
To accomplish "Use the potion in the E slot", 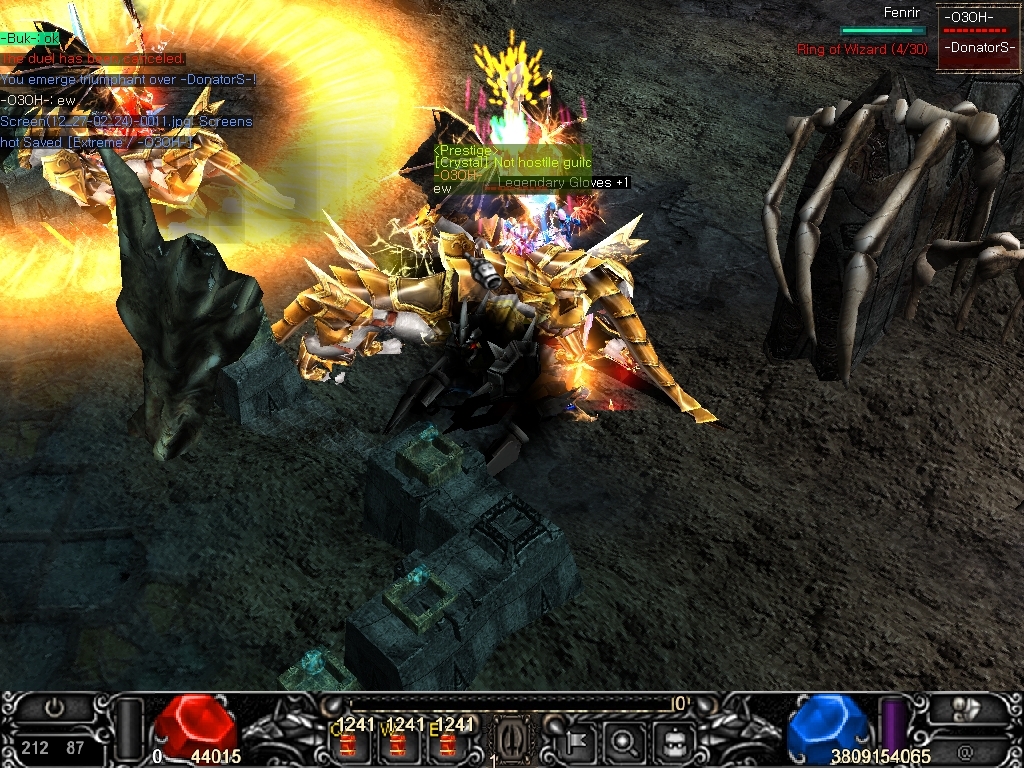I will (x=448, y=744).
